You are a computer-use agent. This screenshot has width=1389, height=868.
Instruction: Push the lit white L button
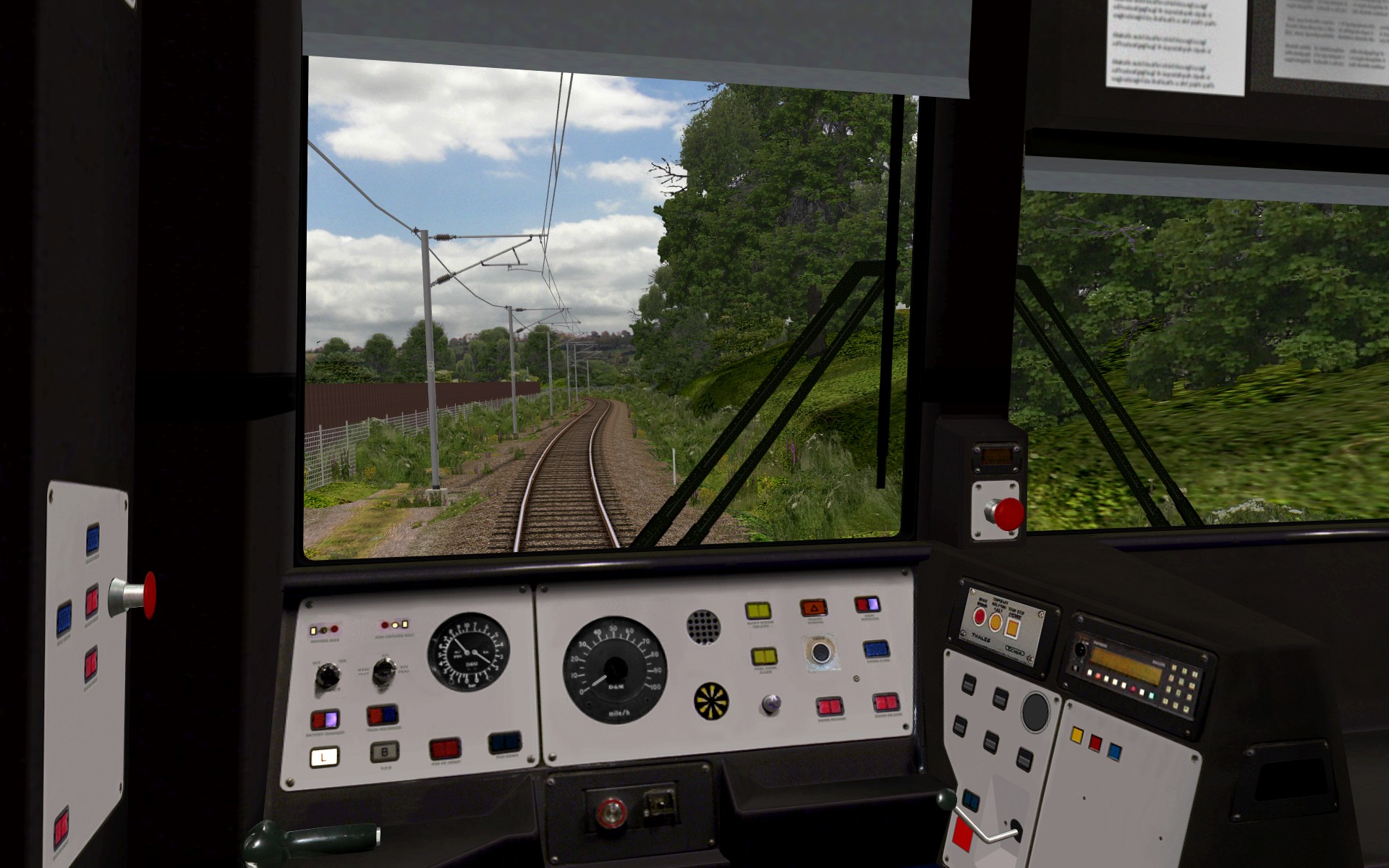tap(324, 757)
